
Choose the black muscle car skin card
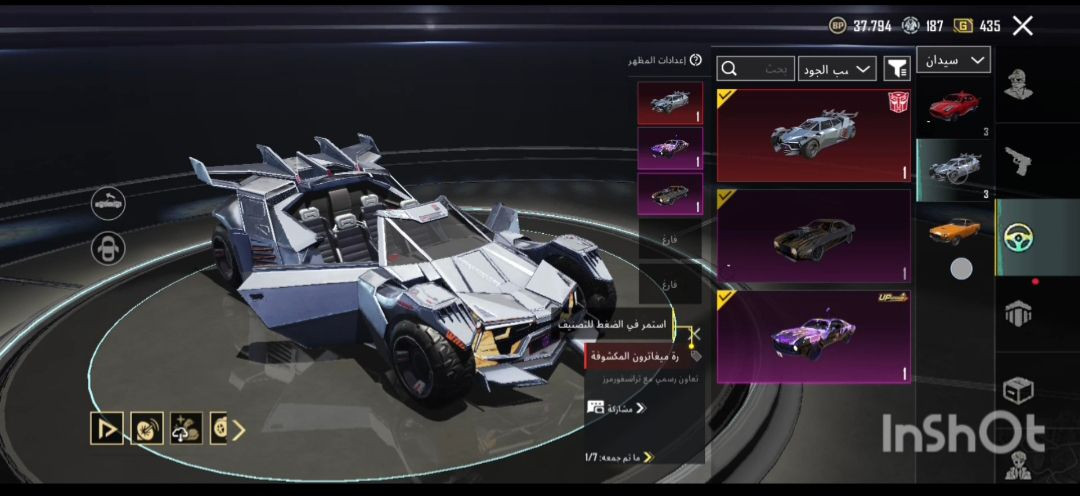pyautogui.click(x=814, y=236)
